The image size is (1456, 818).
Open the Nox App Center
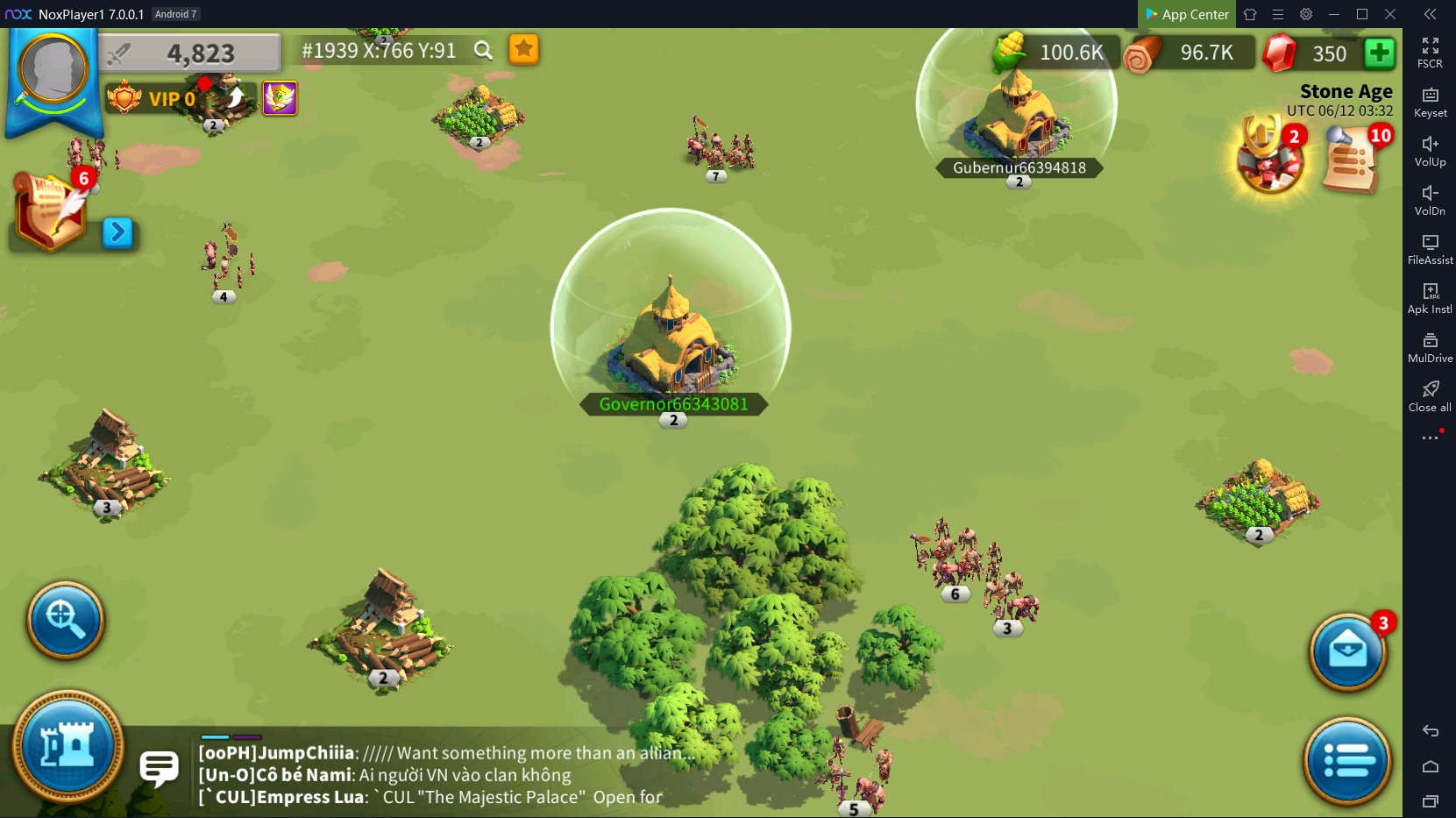pos(1187,14)
